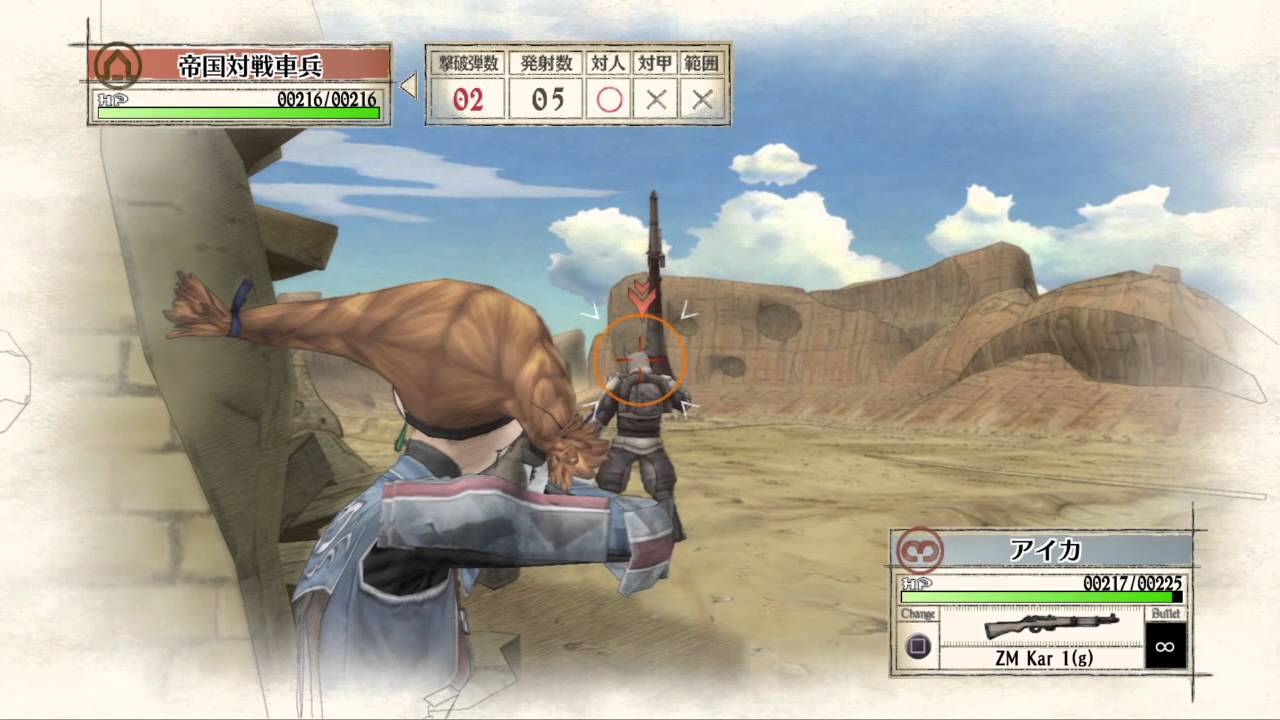
Task: Click the enemy class icon beside 帝国対戦車兵
Action: click(118, 66)
